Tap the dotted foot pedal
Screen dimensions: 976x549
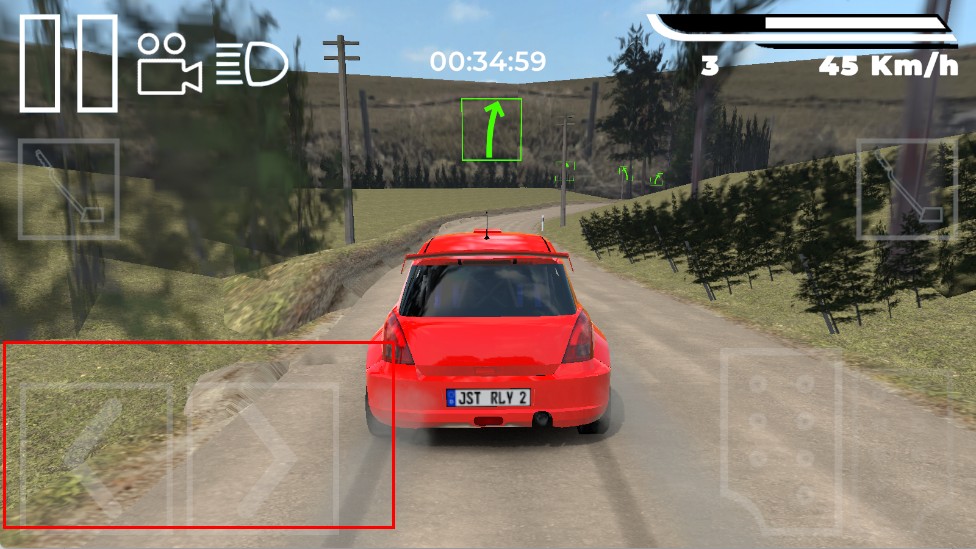(782, 438)
